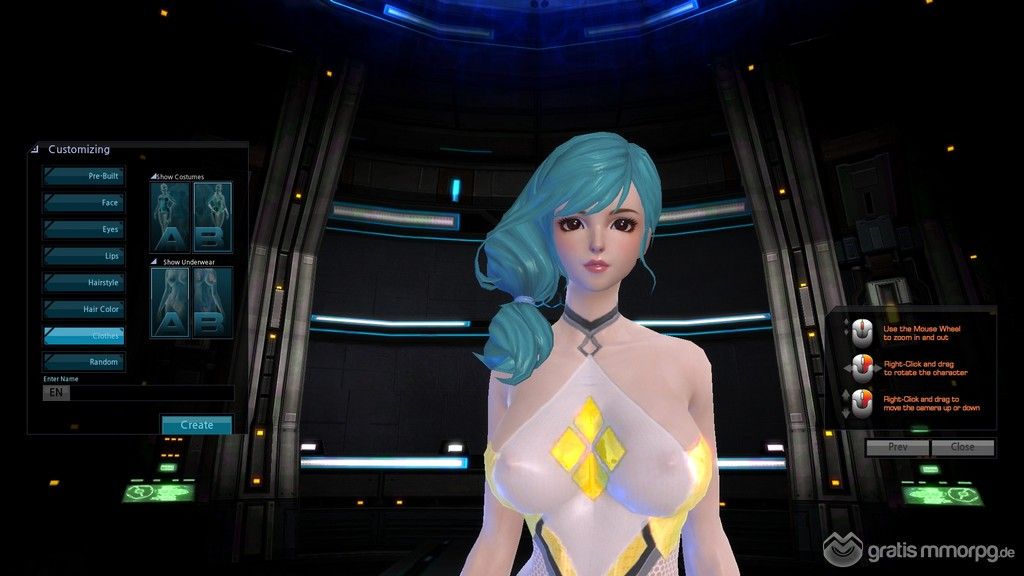This screenshot has width=1024, height=576.
Task: Collapse the Show Underwear section
Action: point(153,262)
